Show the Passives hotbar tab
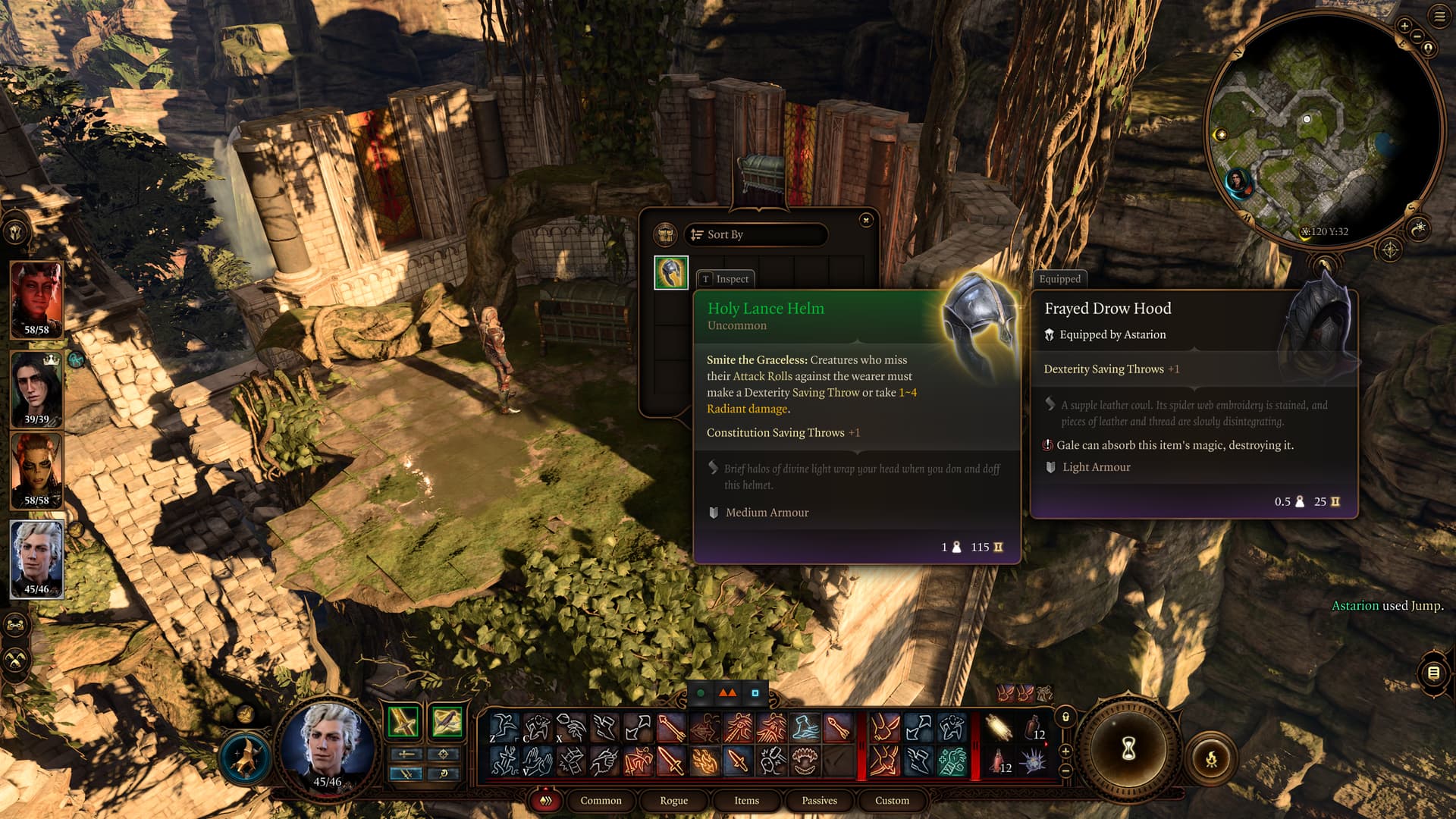 (x=819, y=800)
